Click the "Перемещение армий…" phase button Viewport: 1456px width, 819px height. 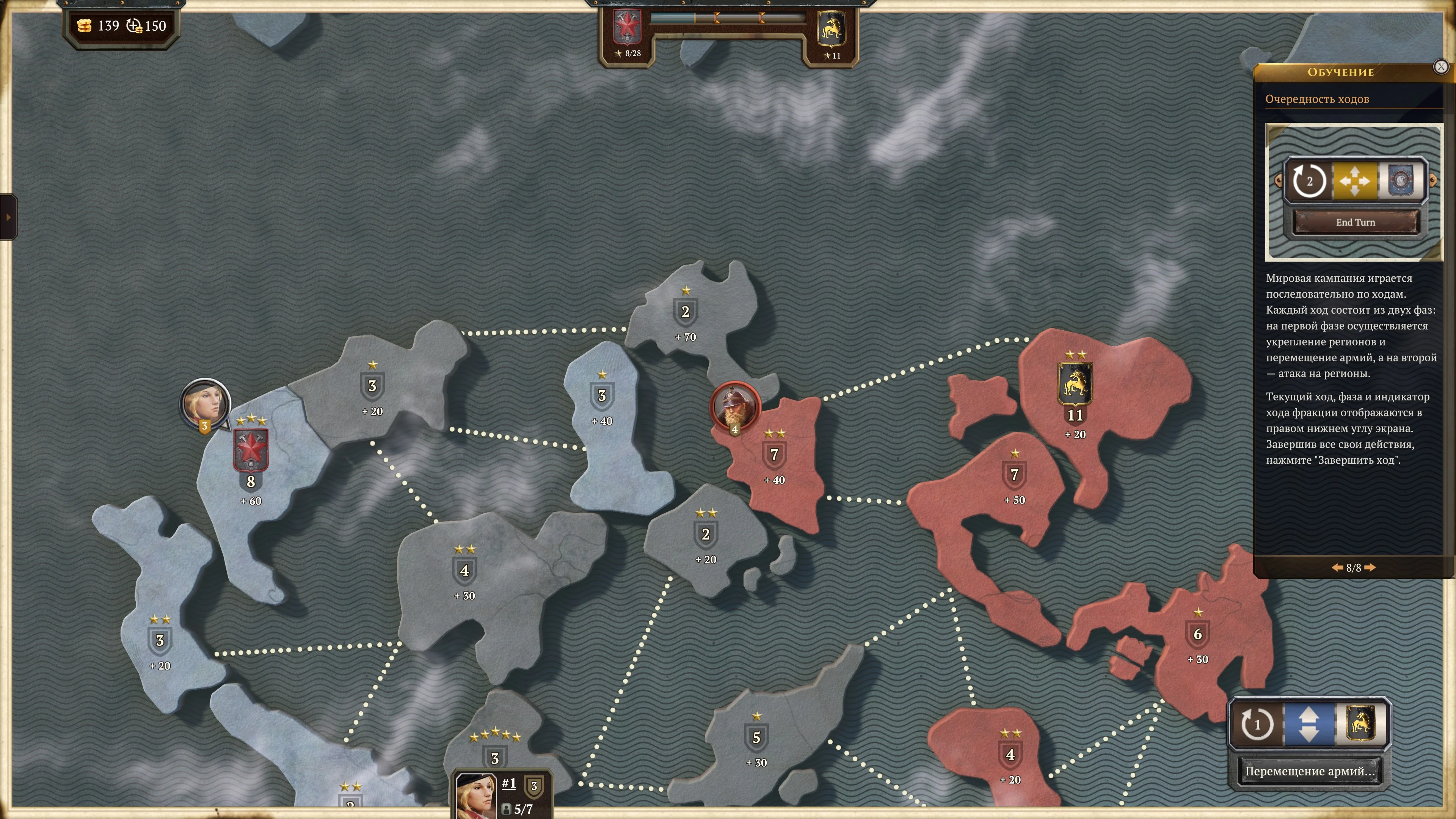tap(1309, 772)
